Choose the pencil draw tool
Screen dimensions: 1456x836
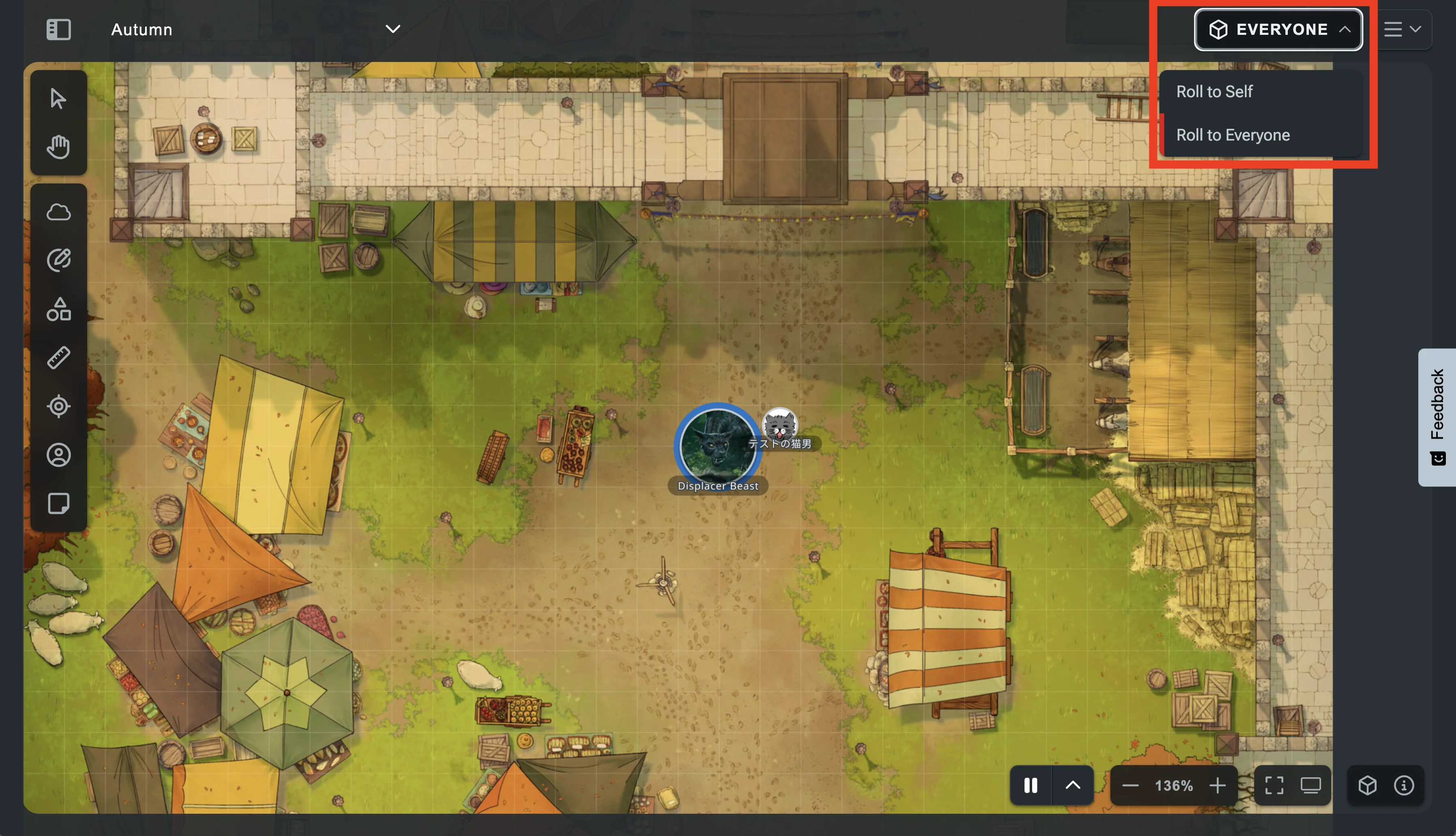(58, 261)
